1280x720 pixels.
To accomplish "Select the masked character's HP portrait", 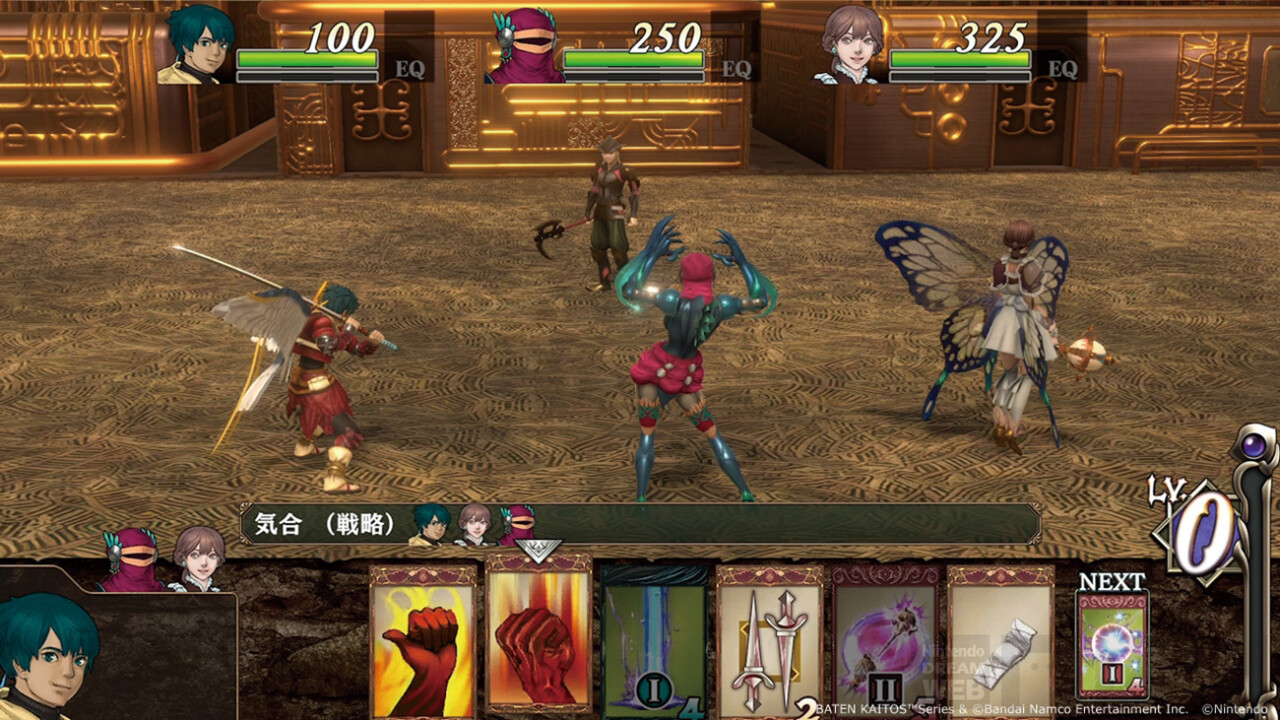I will (524, 47).
